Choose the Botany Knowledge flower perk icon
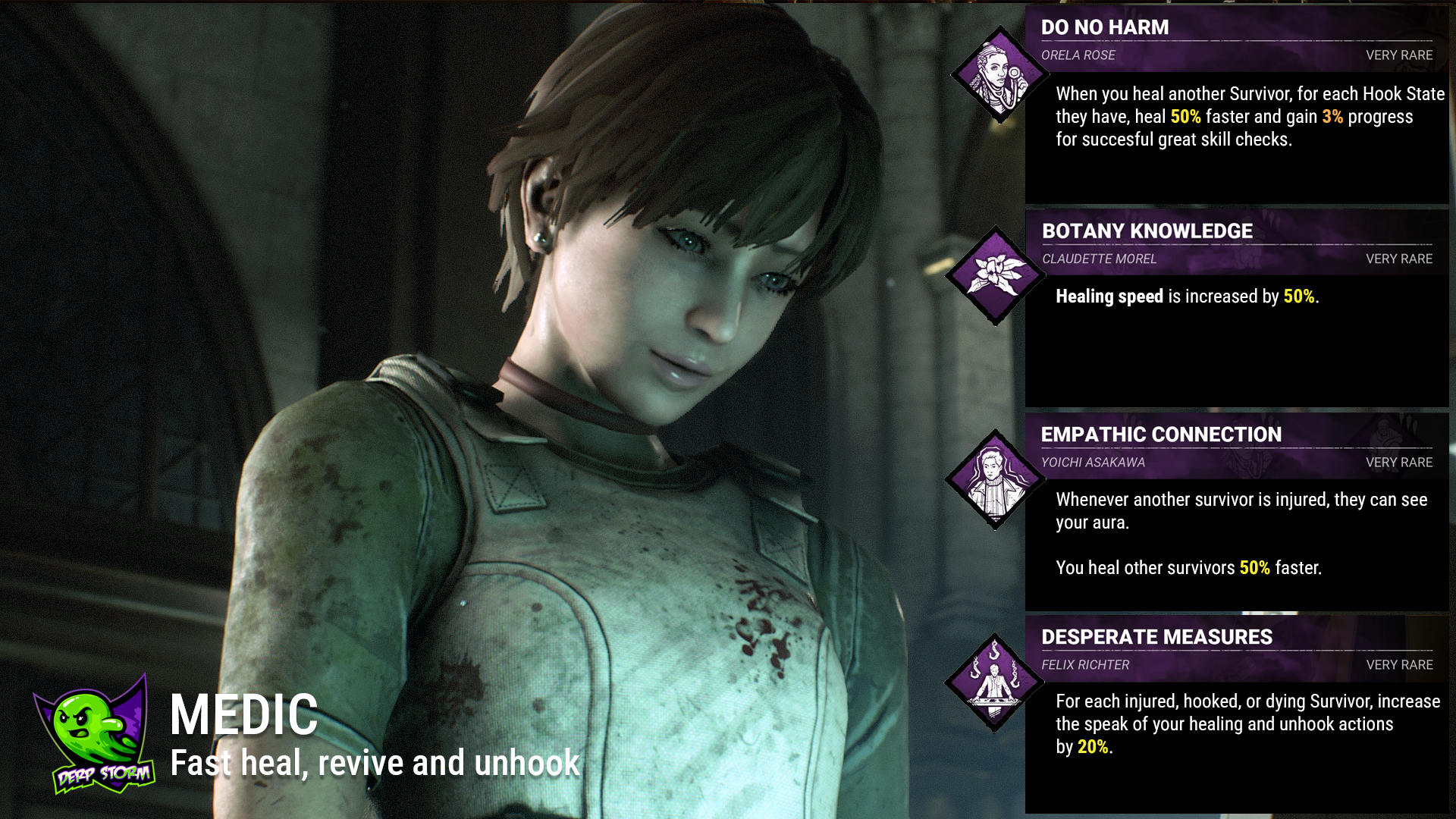The height and width of the screenshot is (819, 1456). point(996,275)
